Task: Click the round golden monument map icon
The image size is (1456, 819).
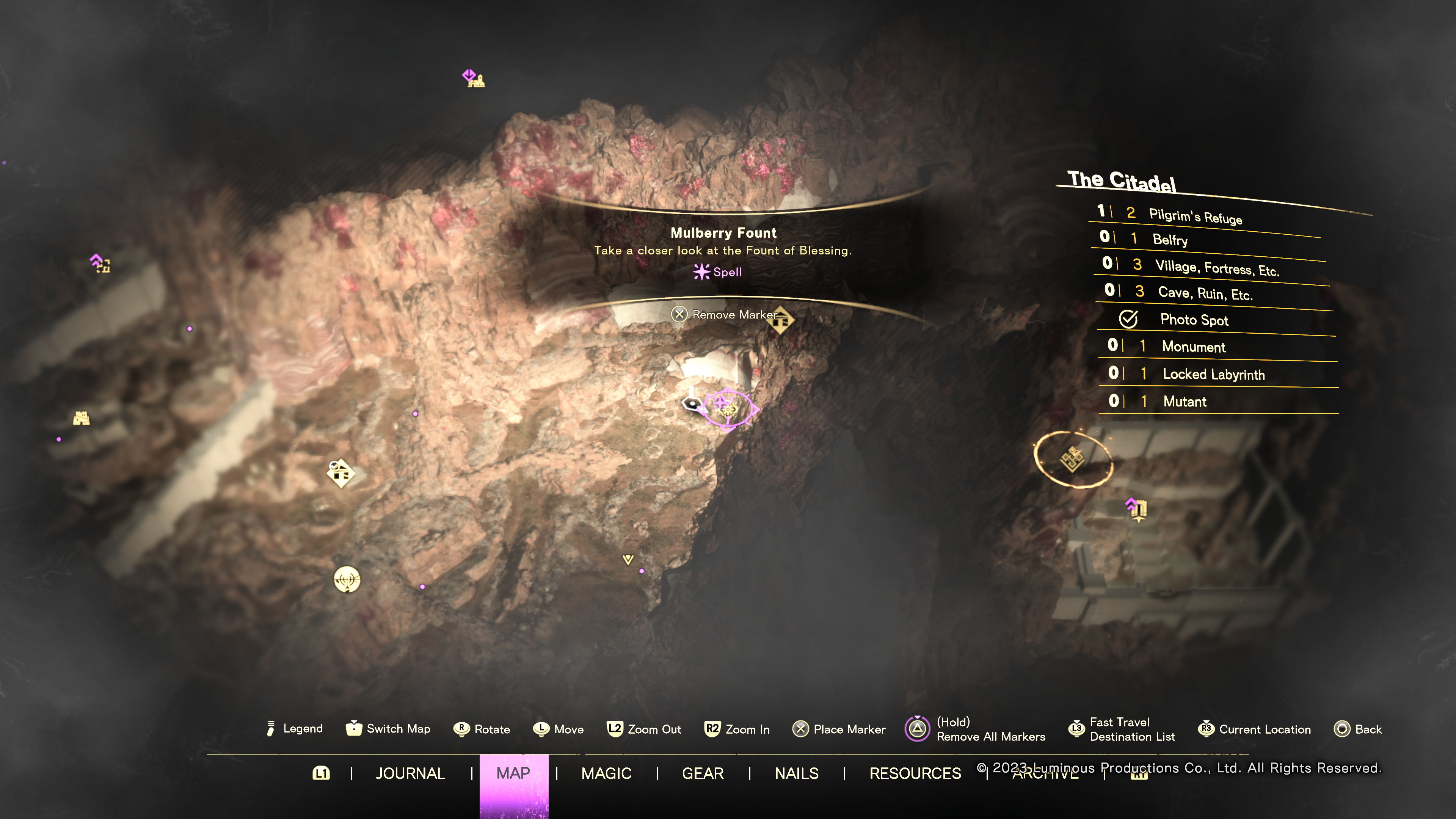Action: point(347,579)
